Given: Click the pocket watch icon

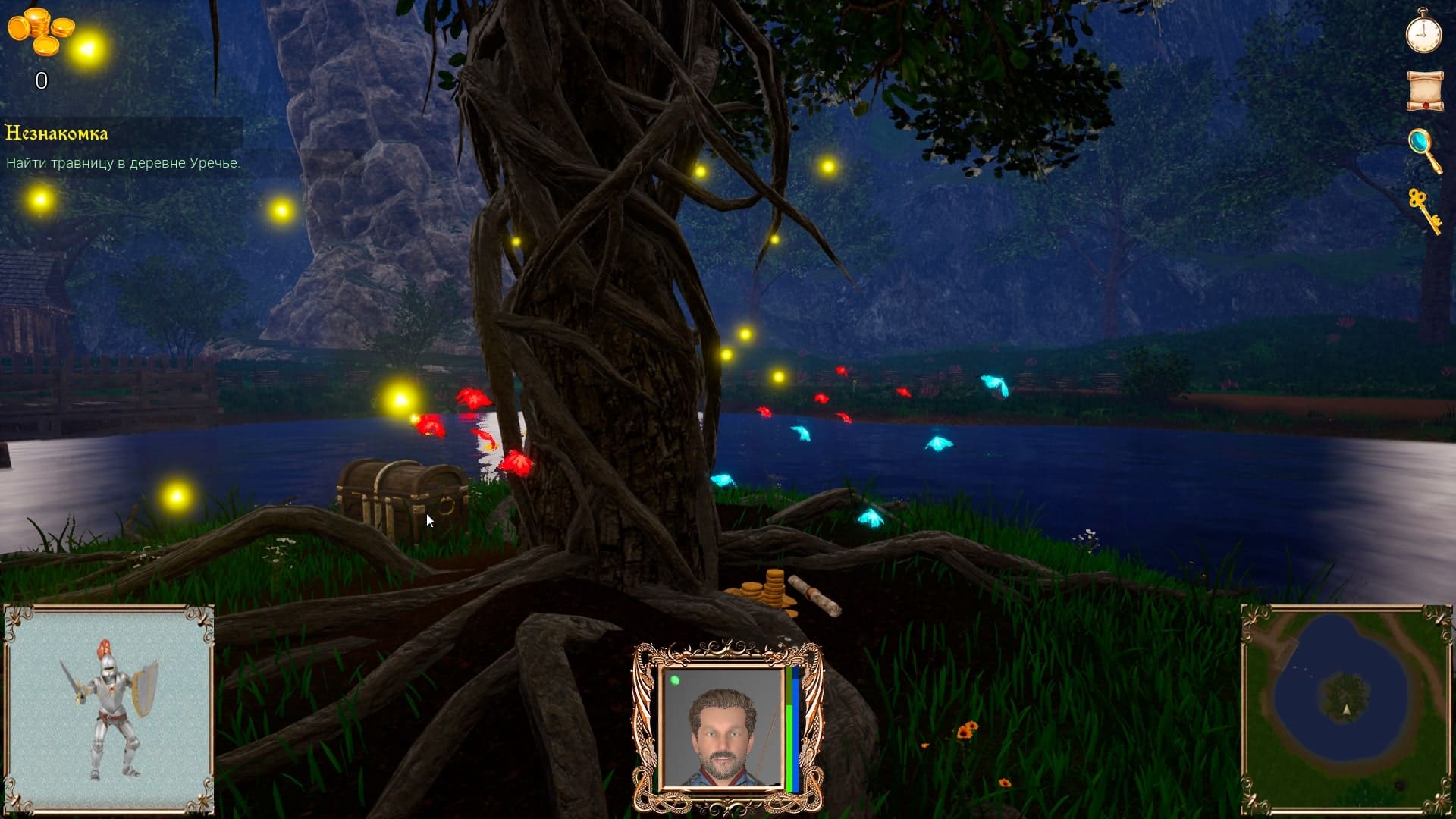Looking at the screenshot, I should click(x=1423, y=33).
